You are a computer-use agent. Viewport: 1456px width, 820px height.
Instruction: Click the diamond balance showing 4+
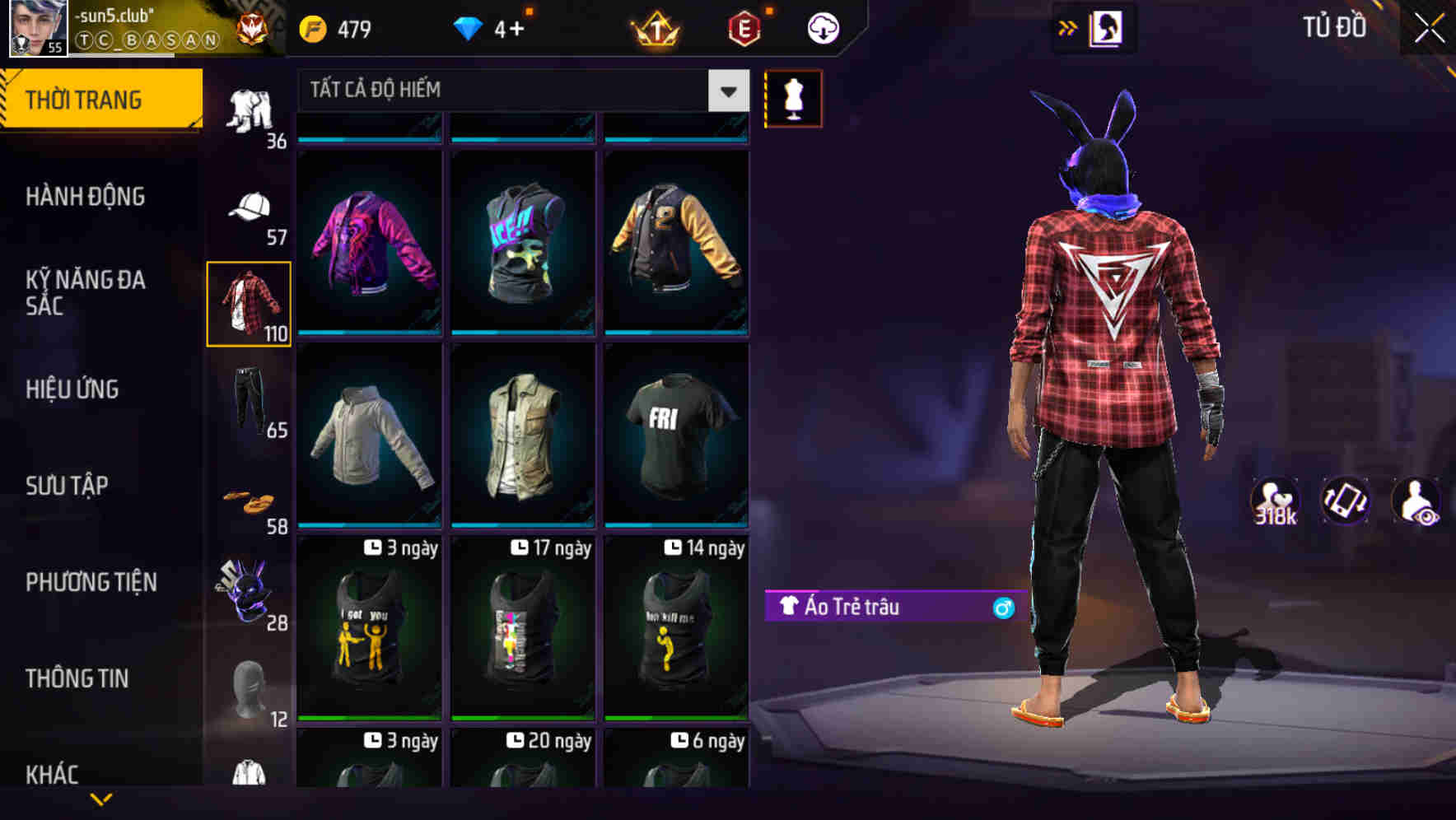491,27
